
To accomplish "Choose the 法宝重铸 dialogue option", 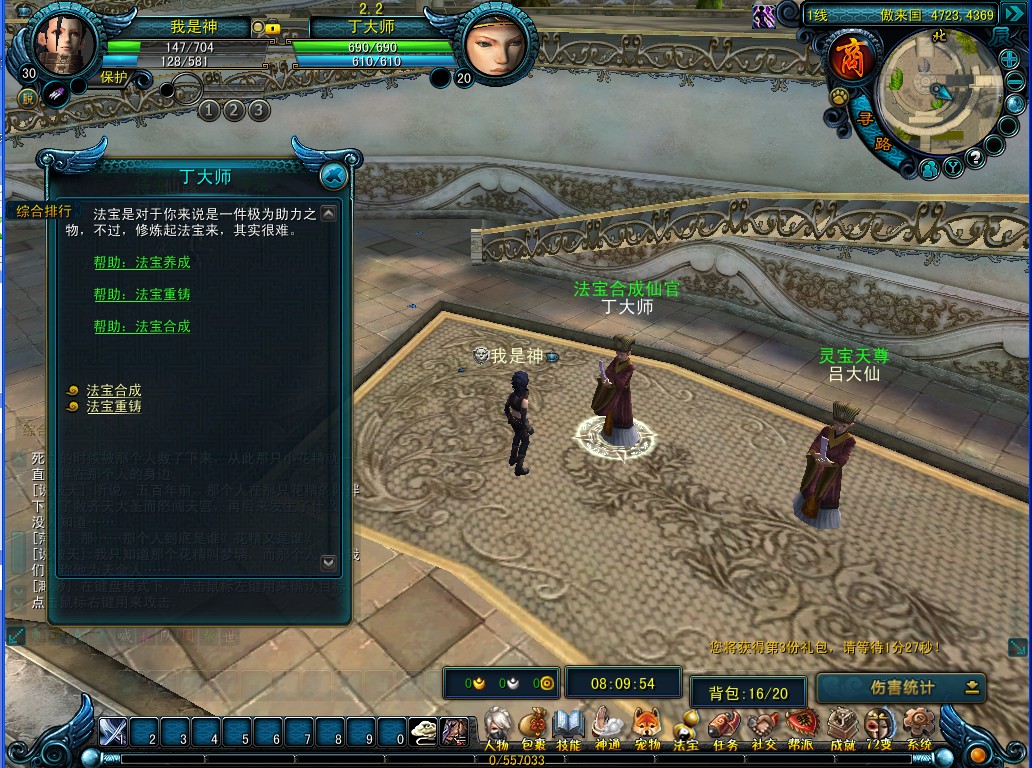I will point(113,407).
